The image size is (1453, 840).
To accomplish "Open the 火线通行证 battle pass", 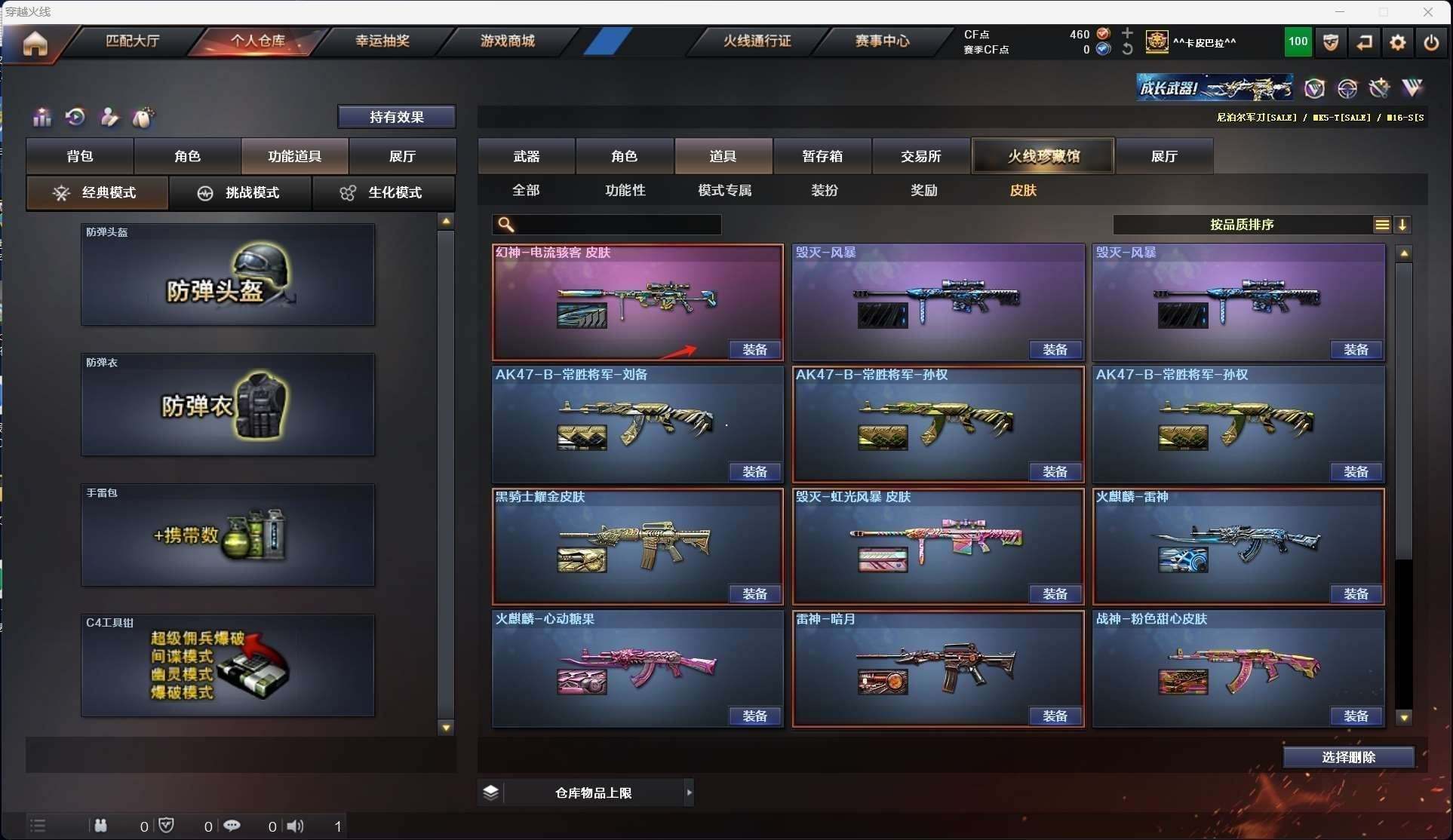I will pos(757,41).
